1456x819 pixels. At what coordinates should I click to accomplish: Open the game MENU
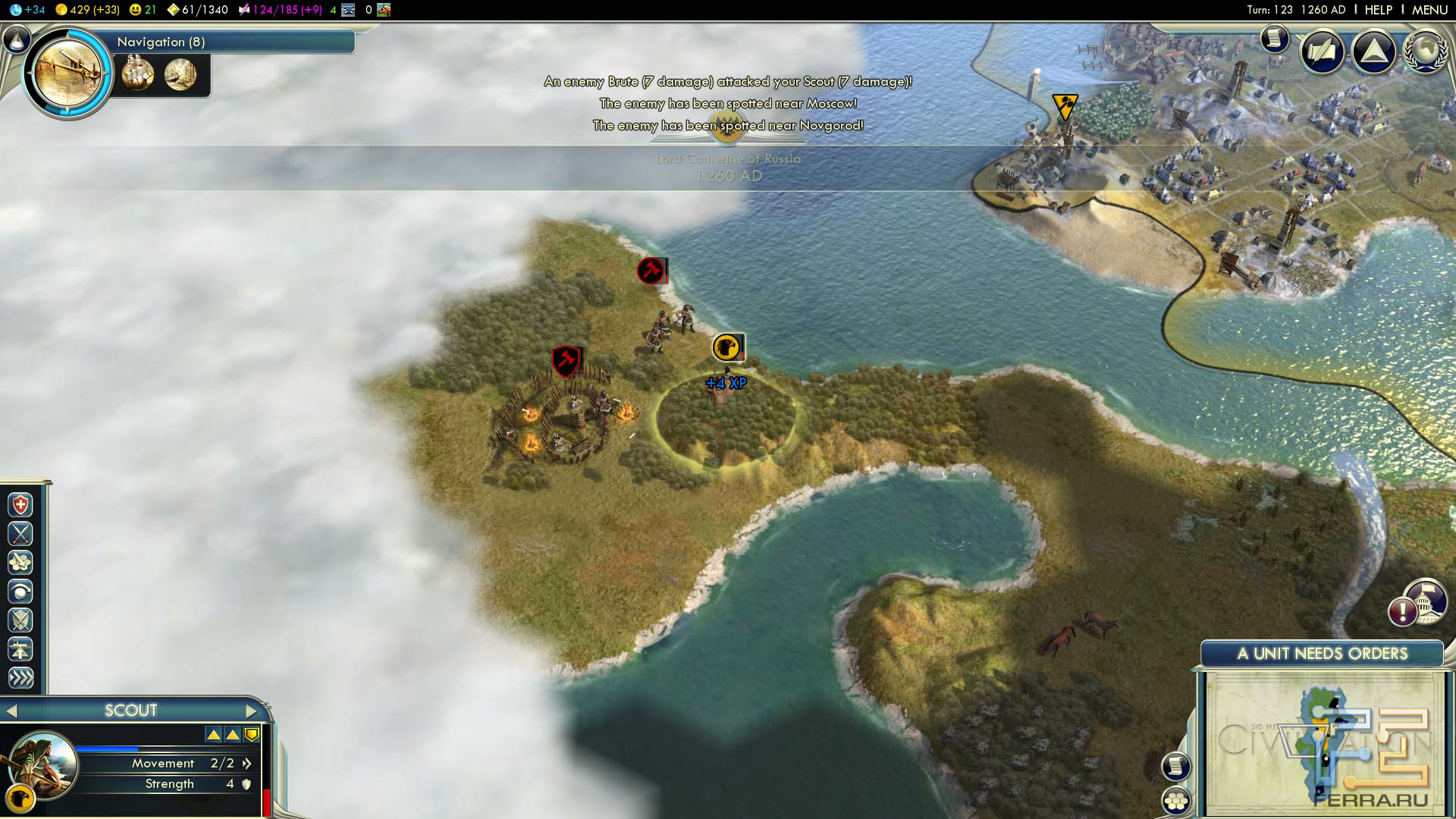[1429, 10]
